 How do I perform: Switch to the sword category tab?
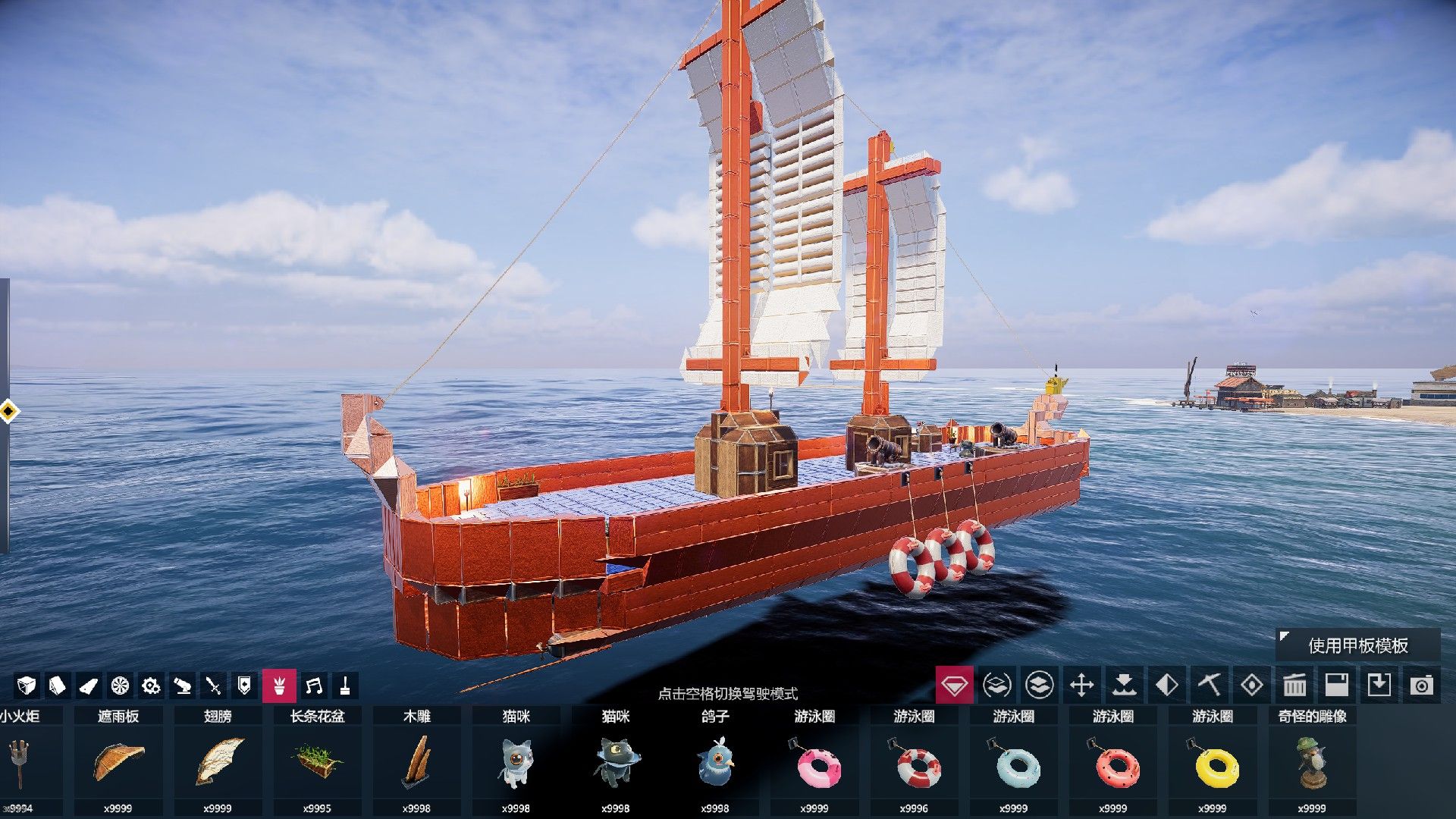(213, 686)
